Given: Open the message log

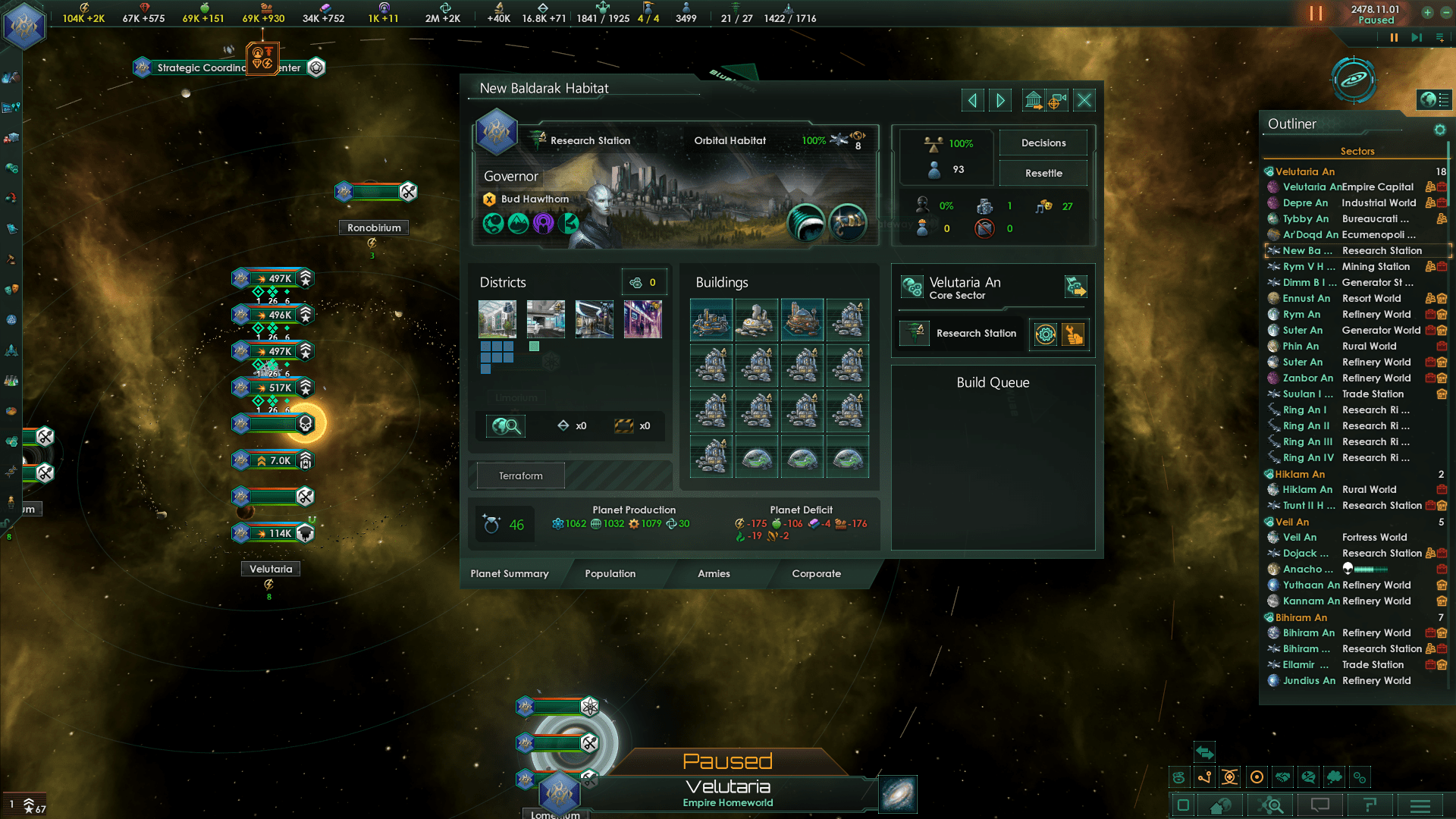Looking at the screenshot, I should tap(1320, 806).
